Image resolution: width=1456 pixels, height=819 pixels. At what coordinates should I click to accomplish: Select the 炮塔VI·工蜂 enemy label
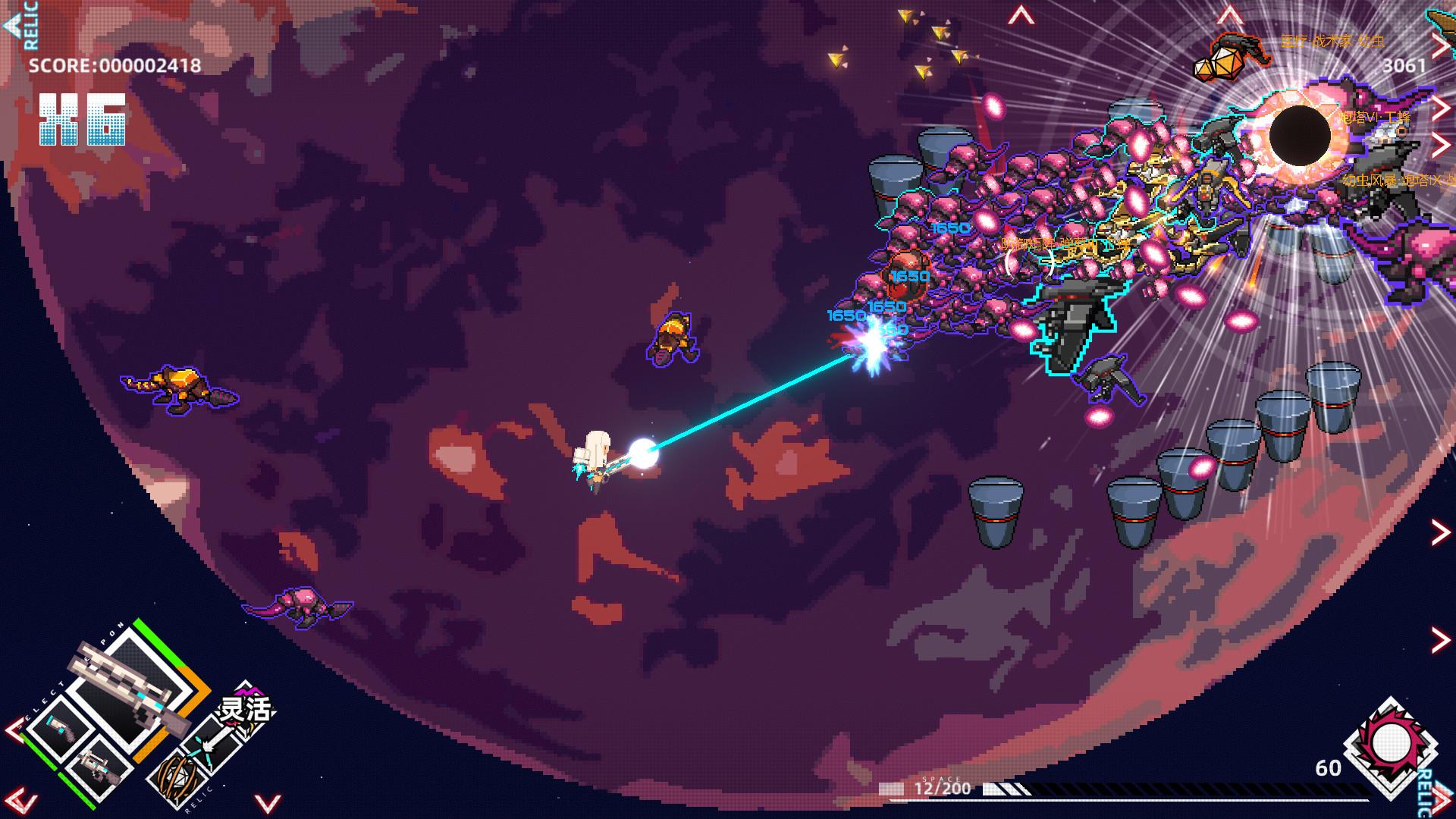point(1374,117)
